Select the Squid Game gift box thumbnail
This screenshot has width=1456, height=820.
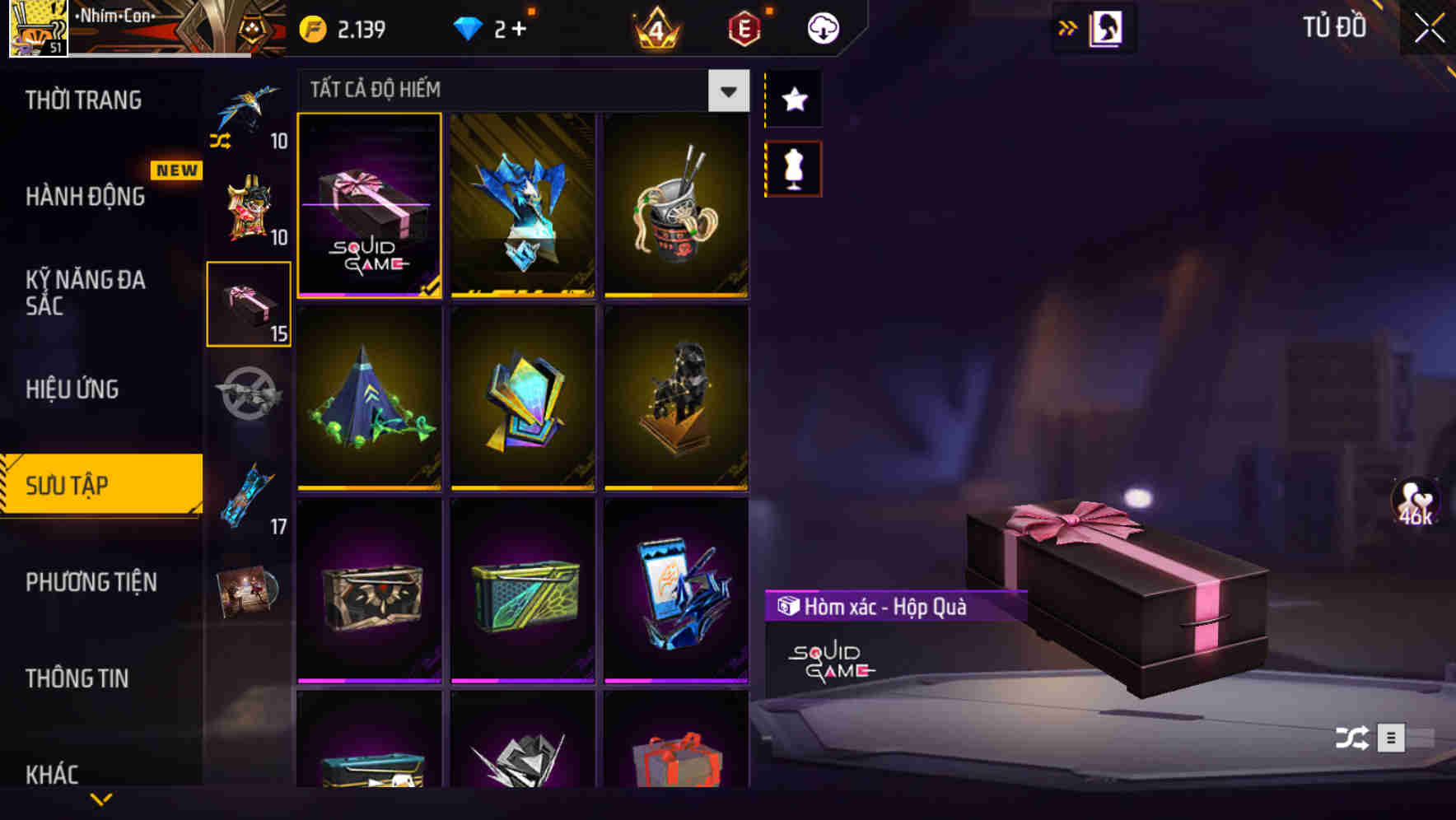click(369, 206)
